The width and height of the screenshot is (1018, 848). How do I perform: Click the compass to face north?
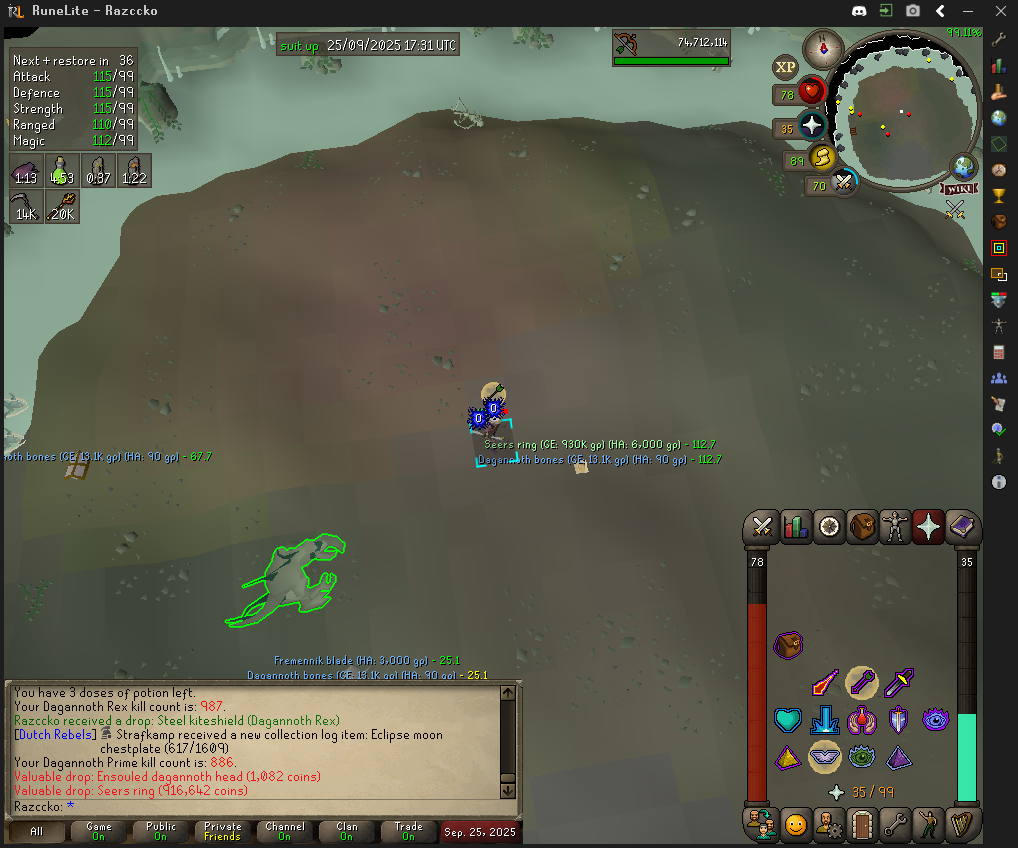[827, 46]
